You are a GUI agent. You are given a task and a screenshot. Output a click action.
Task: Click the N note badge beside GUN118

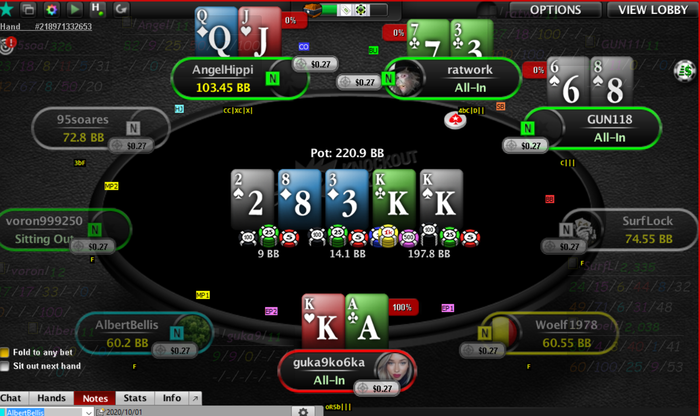(528, 128)
